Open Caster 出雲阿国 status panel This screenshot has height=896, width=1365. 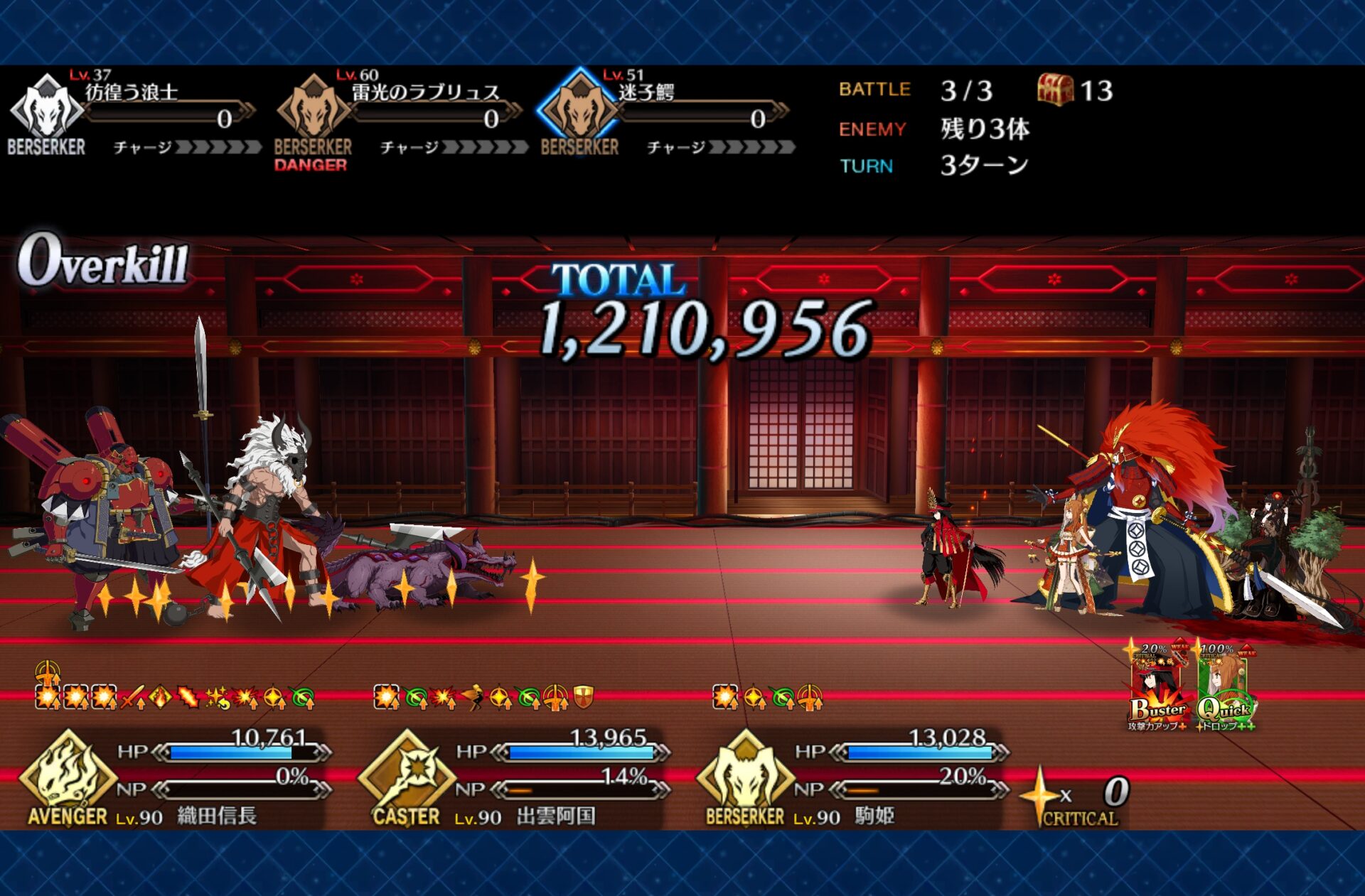click(x=515, y=778)
